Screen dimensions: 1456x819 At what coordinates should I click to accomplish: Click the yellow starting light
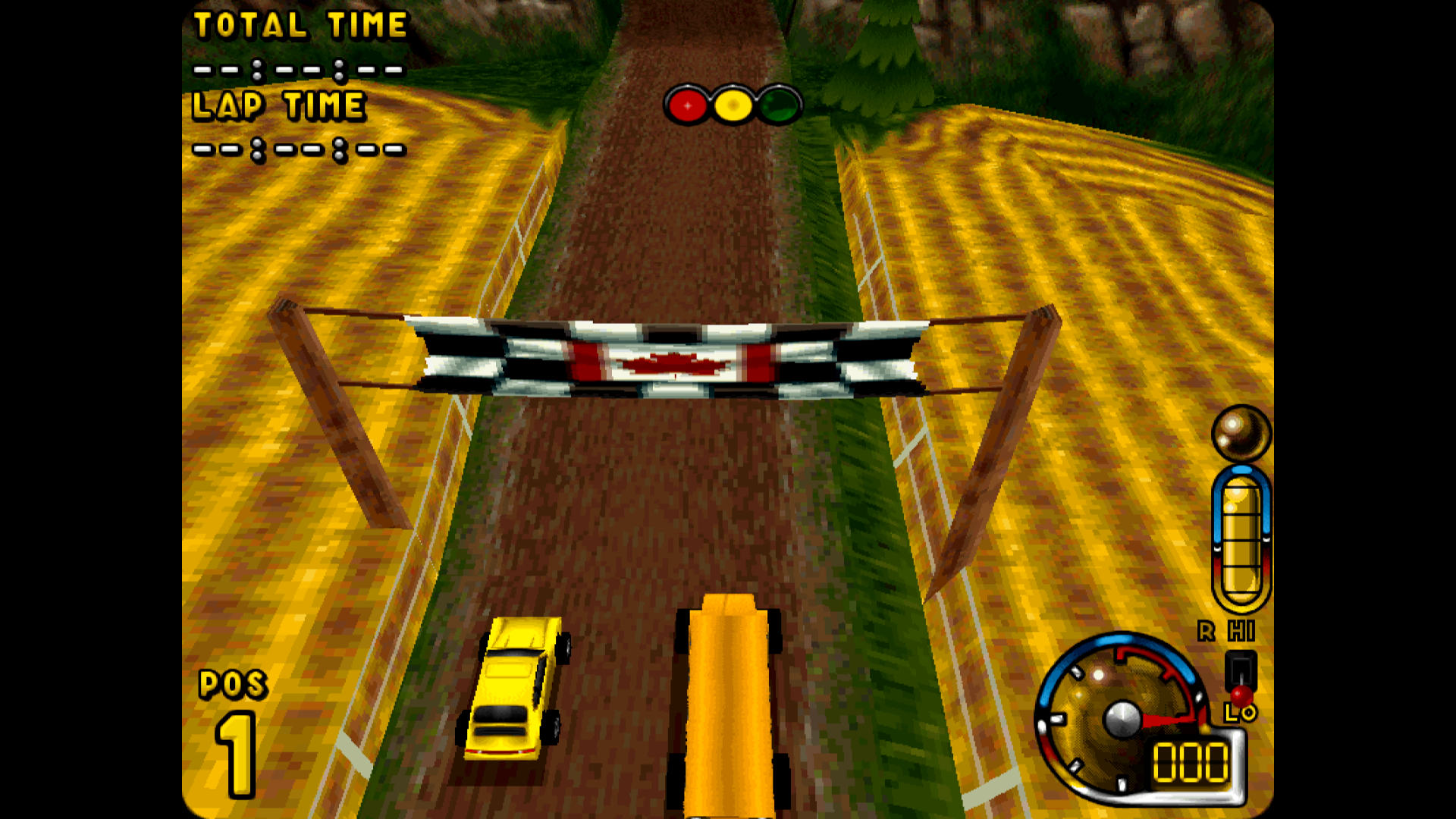(732, 105)
